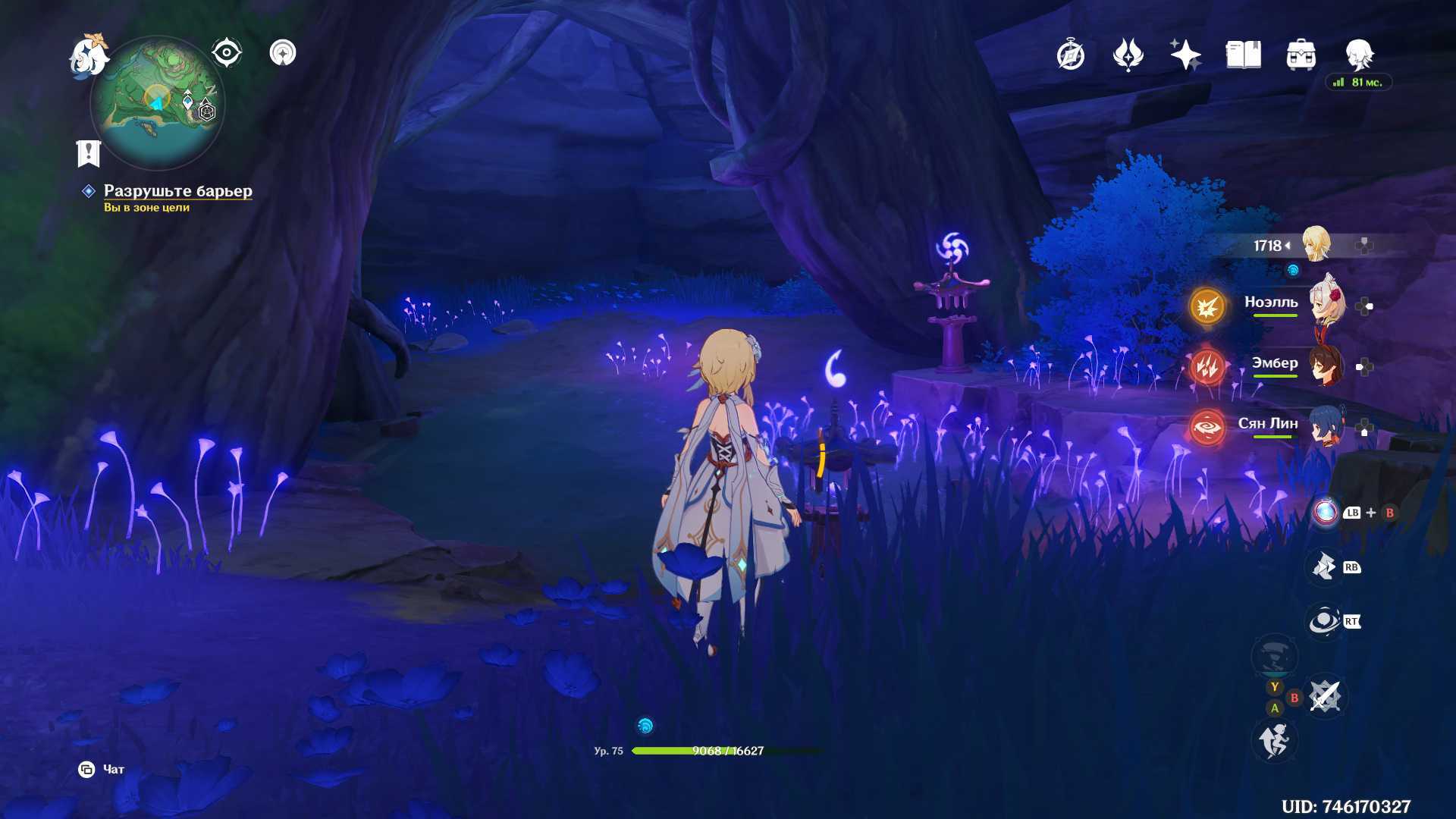
Task: Open the quest log exclamation banner
Action: pos(89,152)
